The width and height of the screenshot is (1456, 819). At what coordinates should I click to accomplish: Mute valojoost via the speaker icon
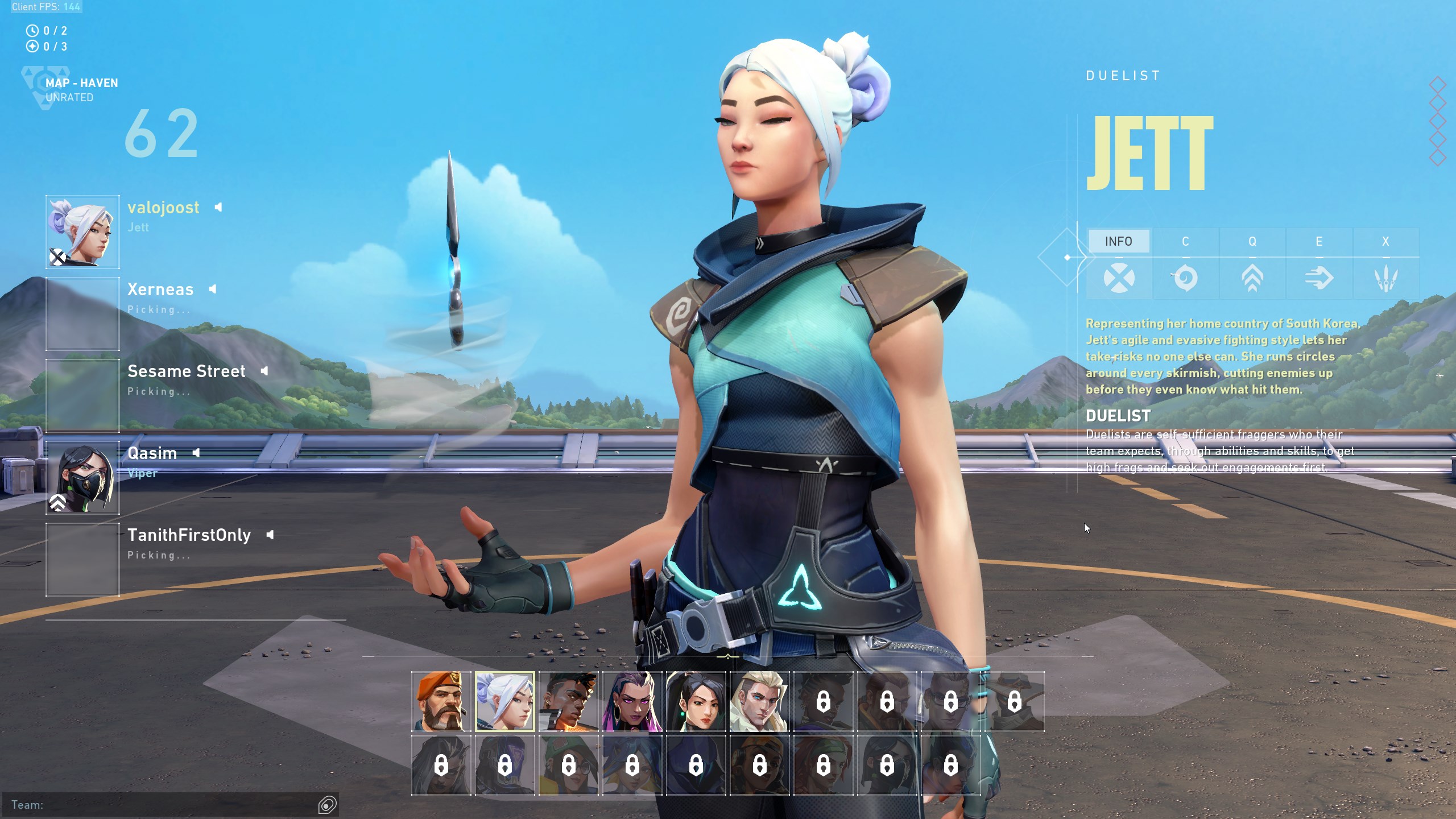pos(218,208)
